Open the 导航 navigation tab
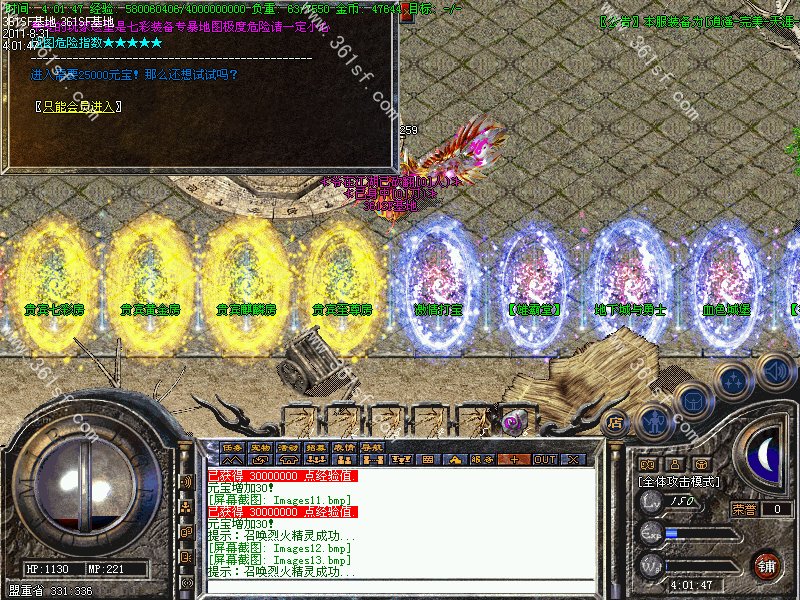This screenshot has height=600, width=800. click(373, 447)
